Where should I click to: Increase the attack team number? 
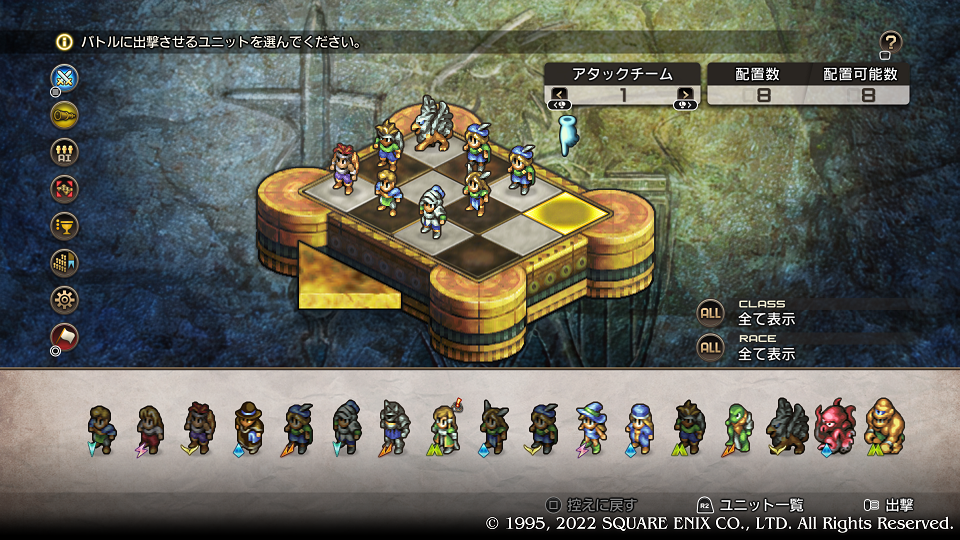coord(685,95)
